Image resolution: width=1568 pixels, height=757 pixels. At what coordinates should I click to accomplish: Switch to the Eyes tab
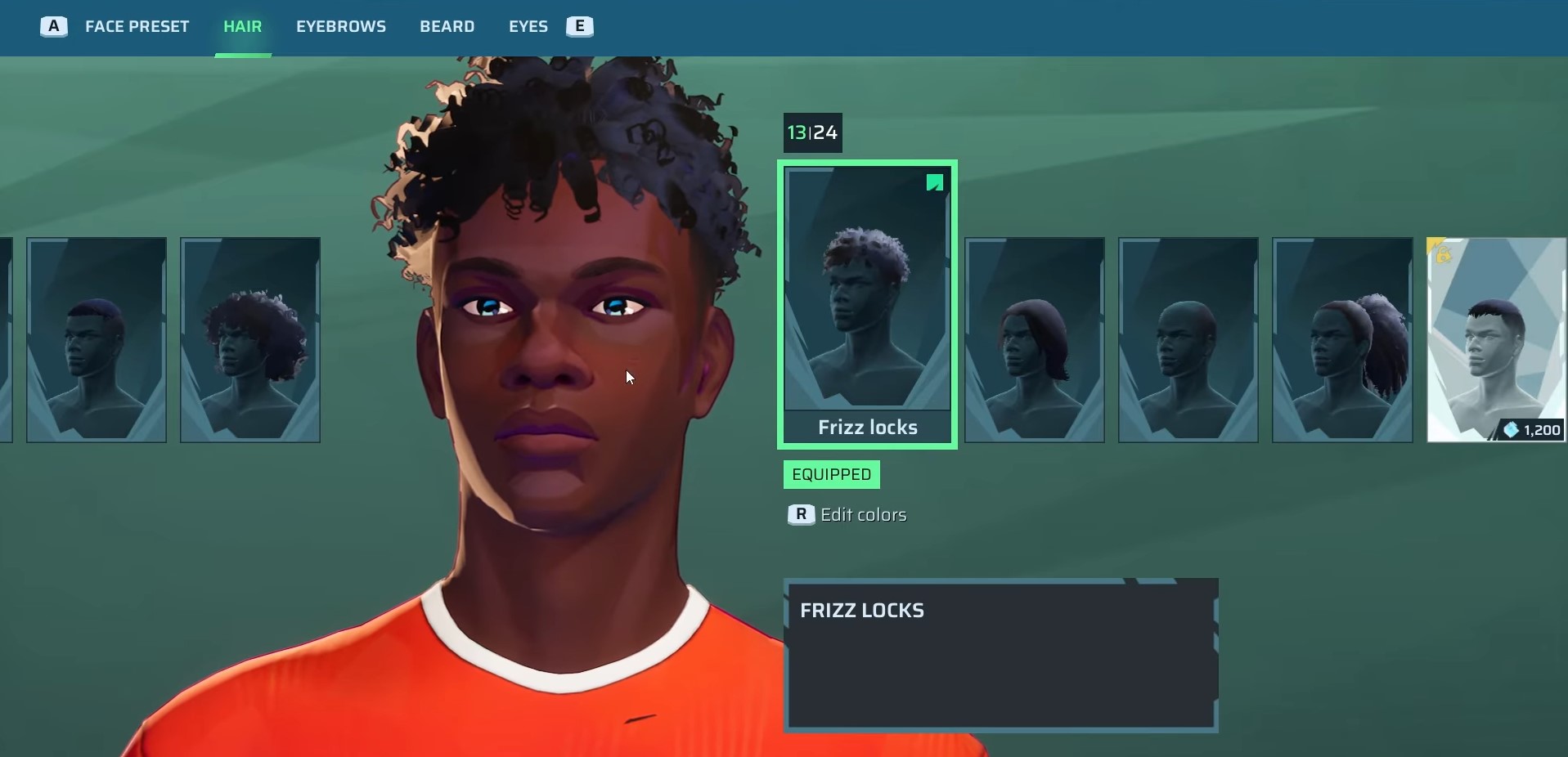[528, 27]
